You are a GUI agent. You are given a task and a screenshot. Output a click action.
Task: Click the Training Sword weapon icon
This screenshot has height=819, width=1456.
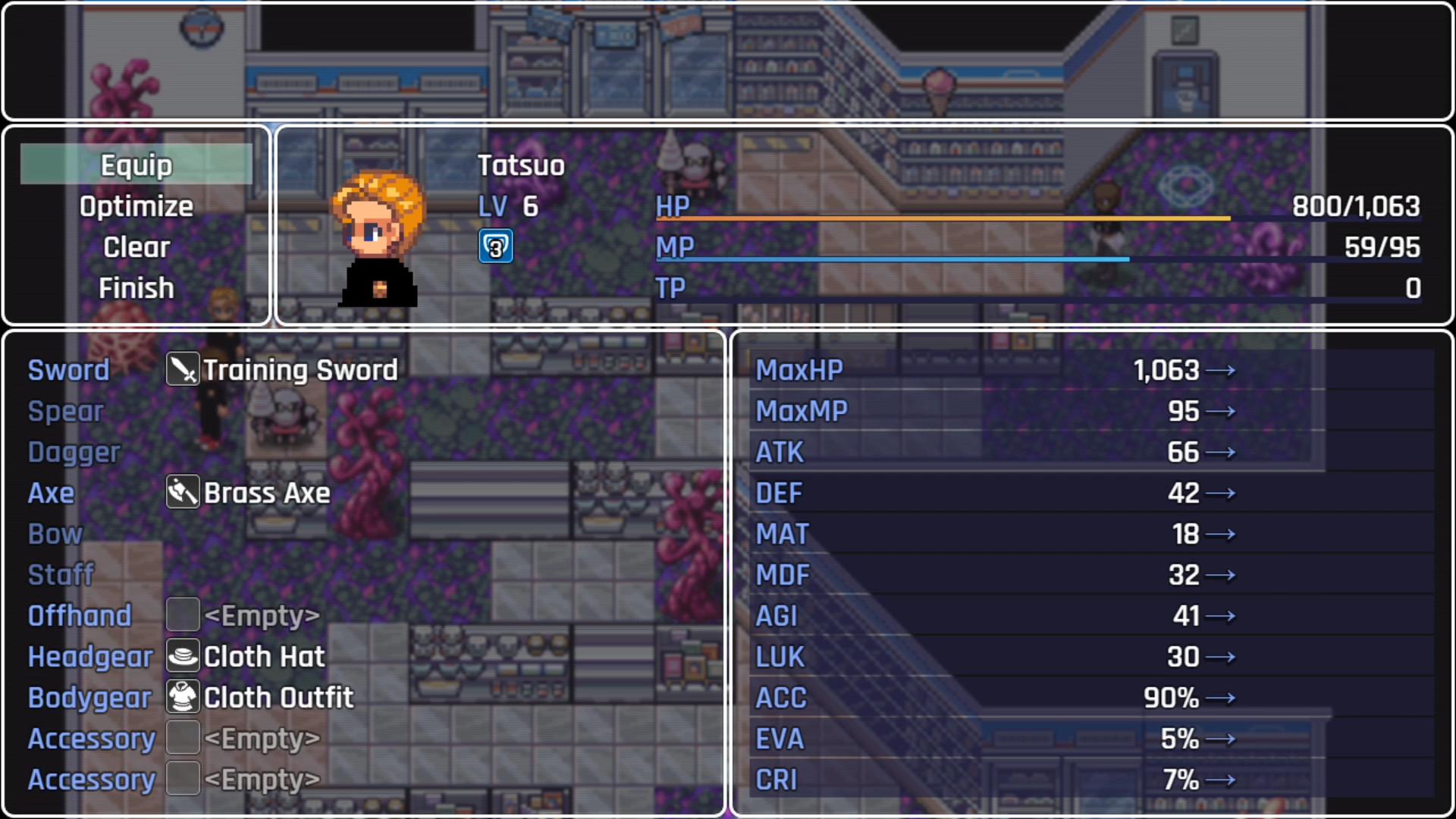tap(182, 369)
